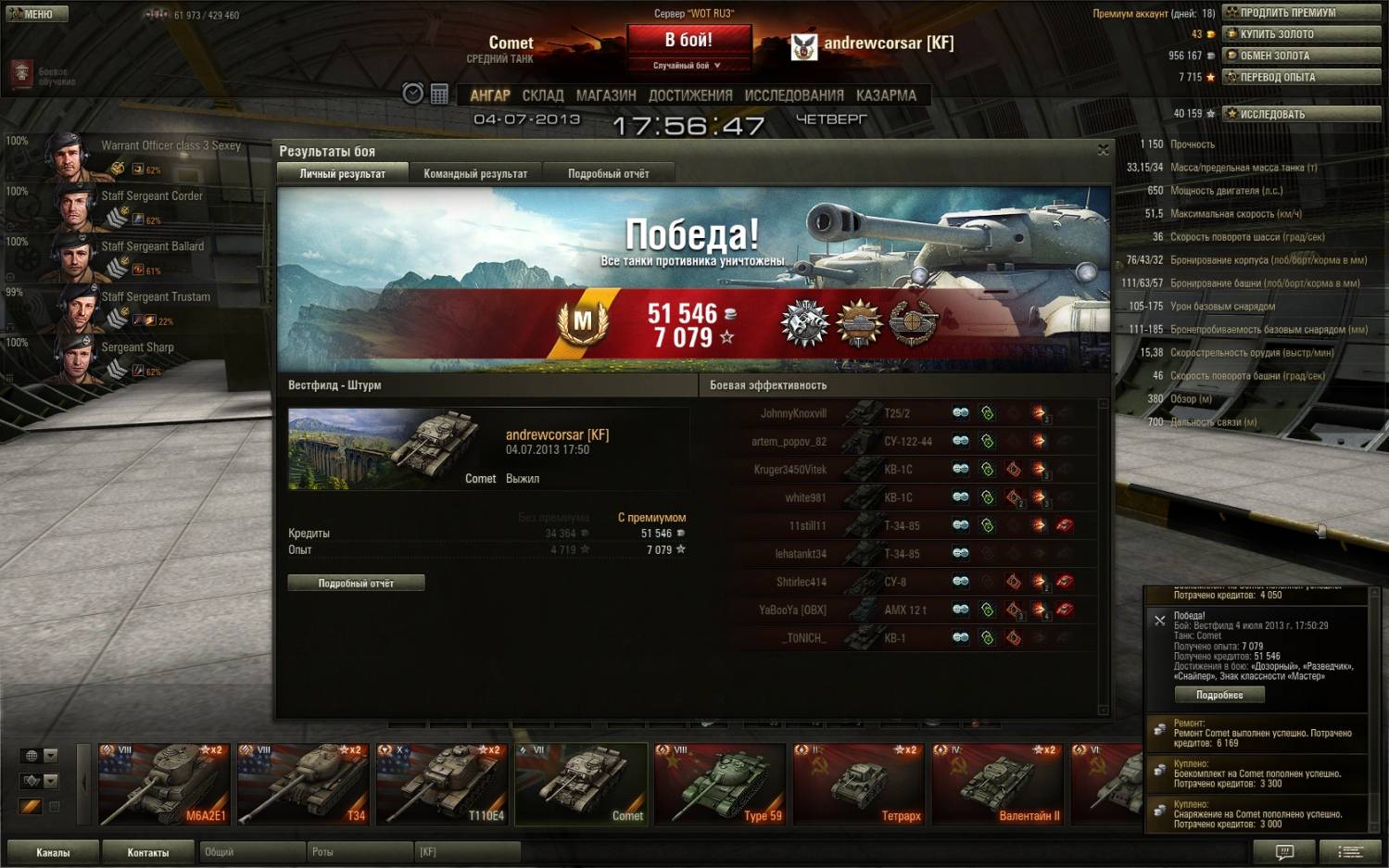Open the Подробный отчёт tab

(x=608, y=173)
